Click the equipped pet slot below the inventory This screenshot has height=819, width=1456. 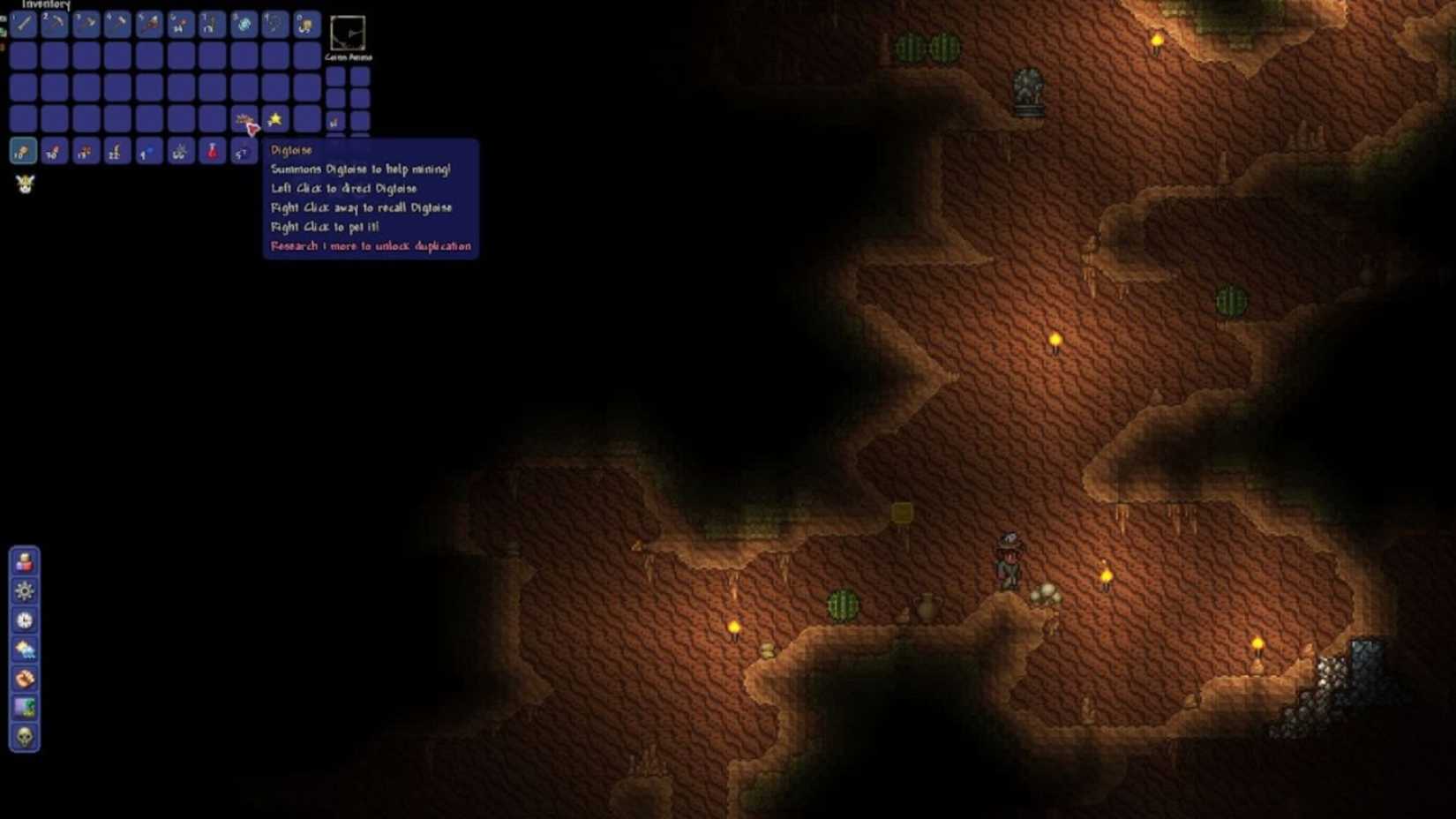pos(25,184)
